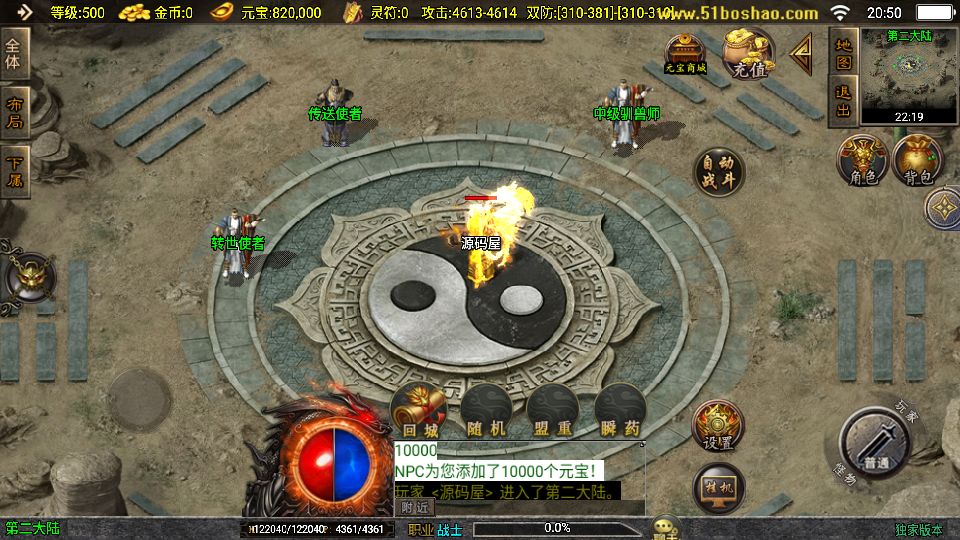The image size is (960, 540).
Task: Click the chained golden skull icon
Action: 28,278
